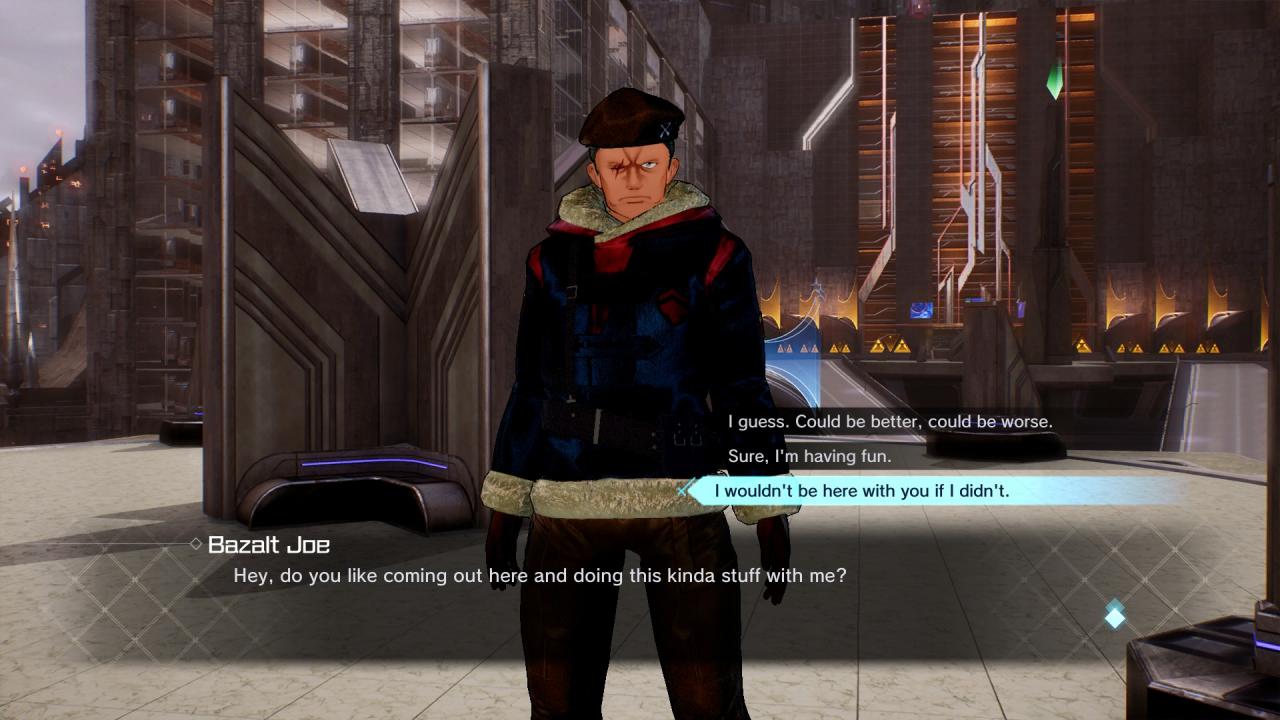The width and height of the screenshot is (1280, 720).
Task: Click the diamond dialogue advance indicator
Action: point(1114,615)
